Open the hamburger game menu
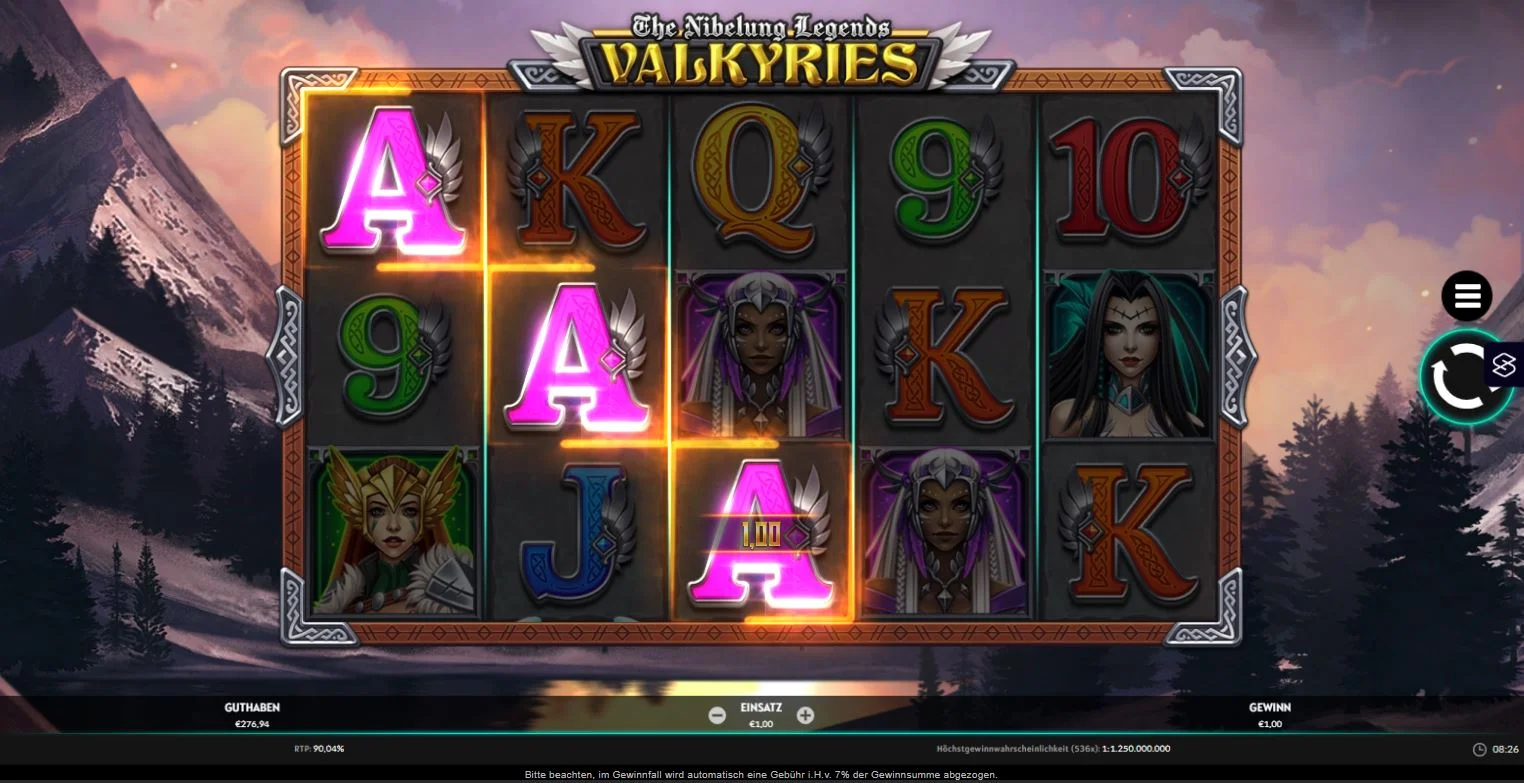 coord(1466,295)
